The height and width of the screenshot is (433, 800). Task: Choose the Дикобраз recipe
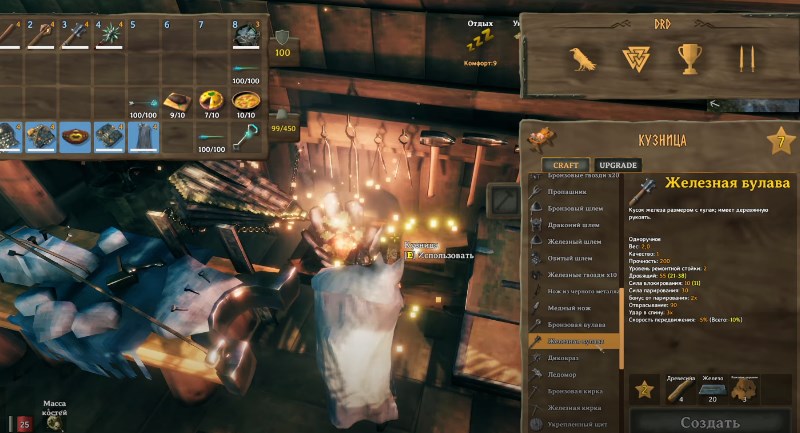point(566,357)
